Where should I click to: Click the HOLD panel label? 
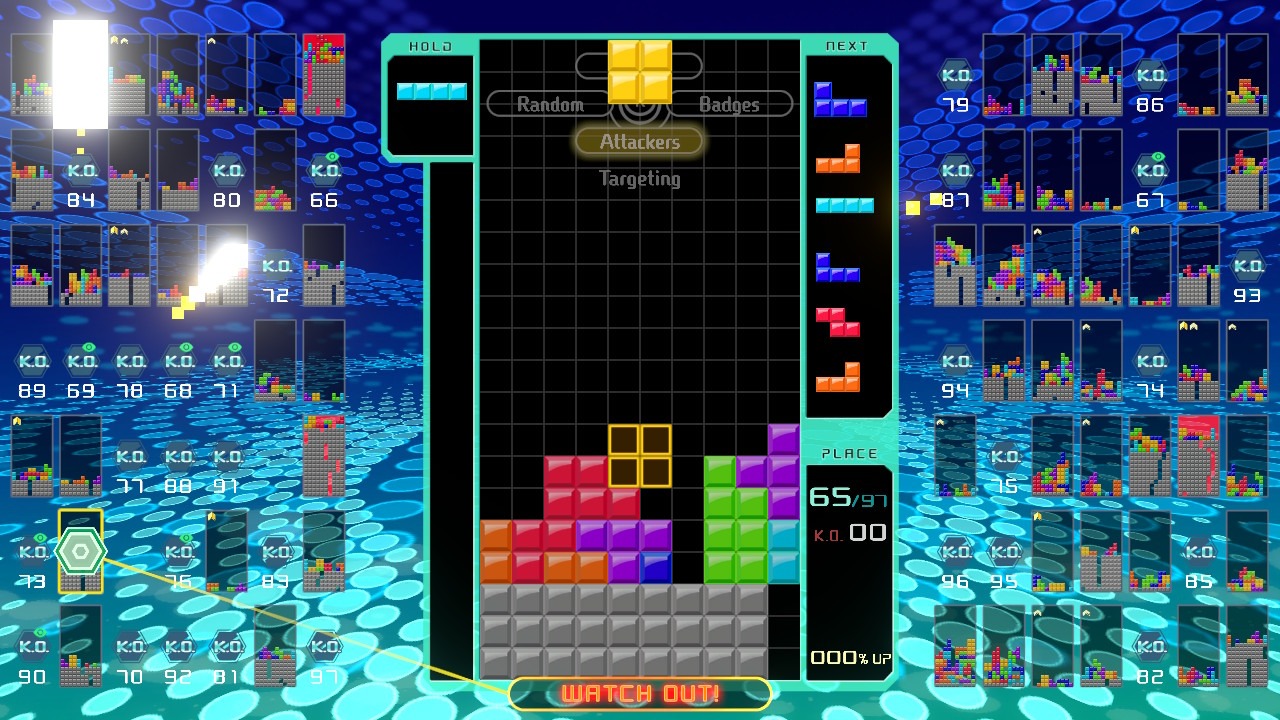coord(429,46)
